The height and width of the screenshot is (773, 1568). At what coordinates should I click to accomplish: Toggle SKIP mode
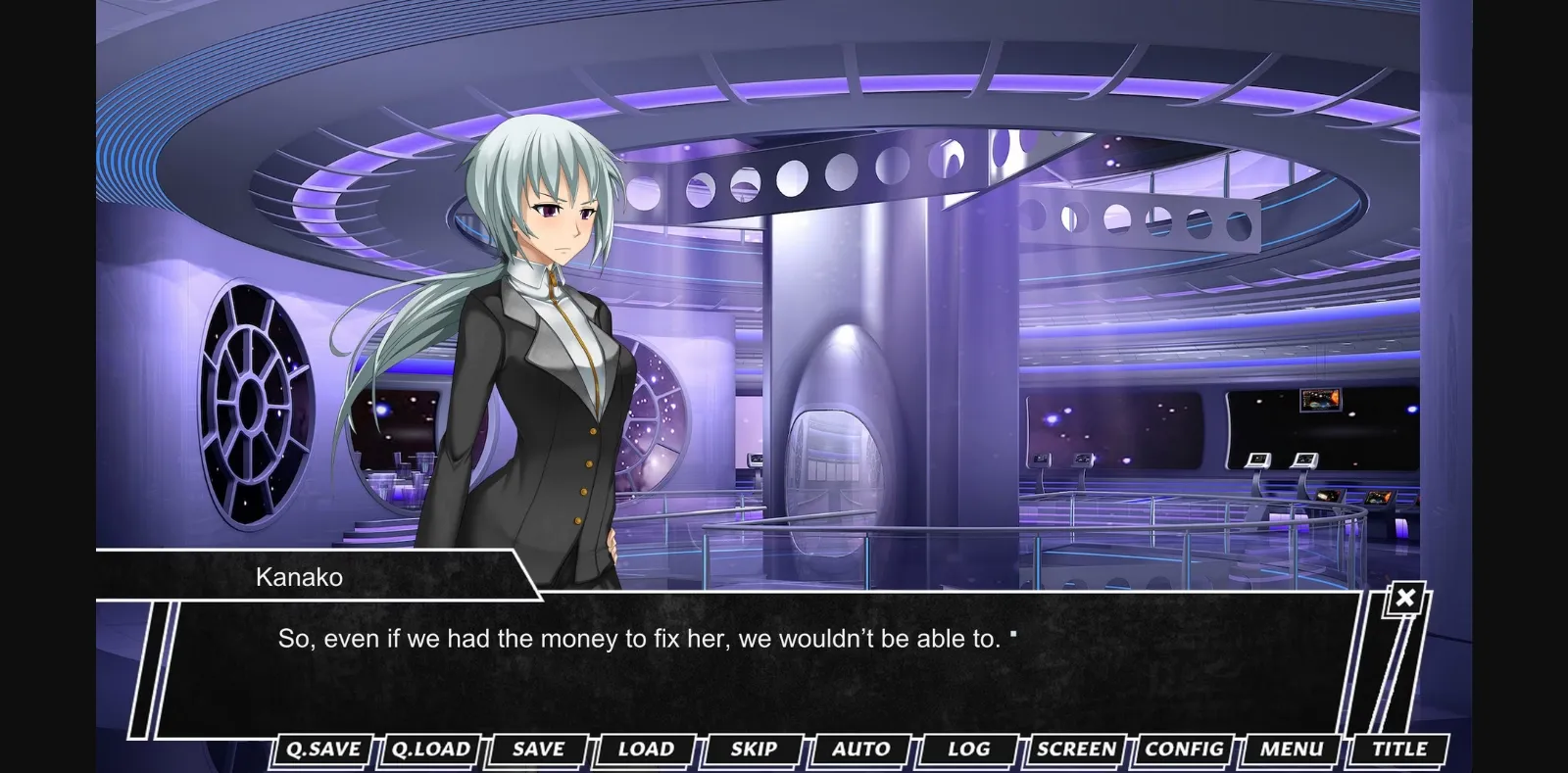[x=753, y=749]
